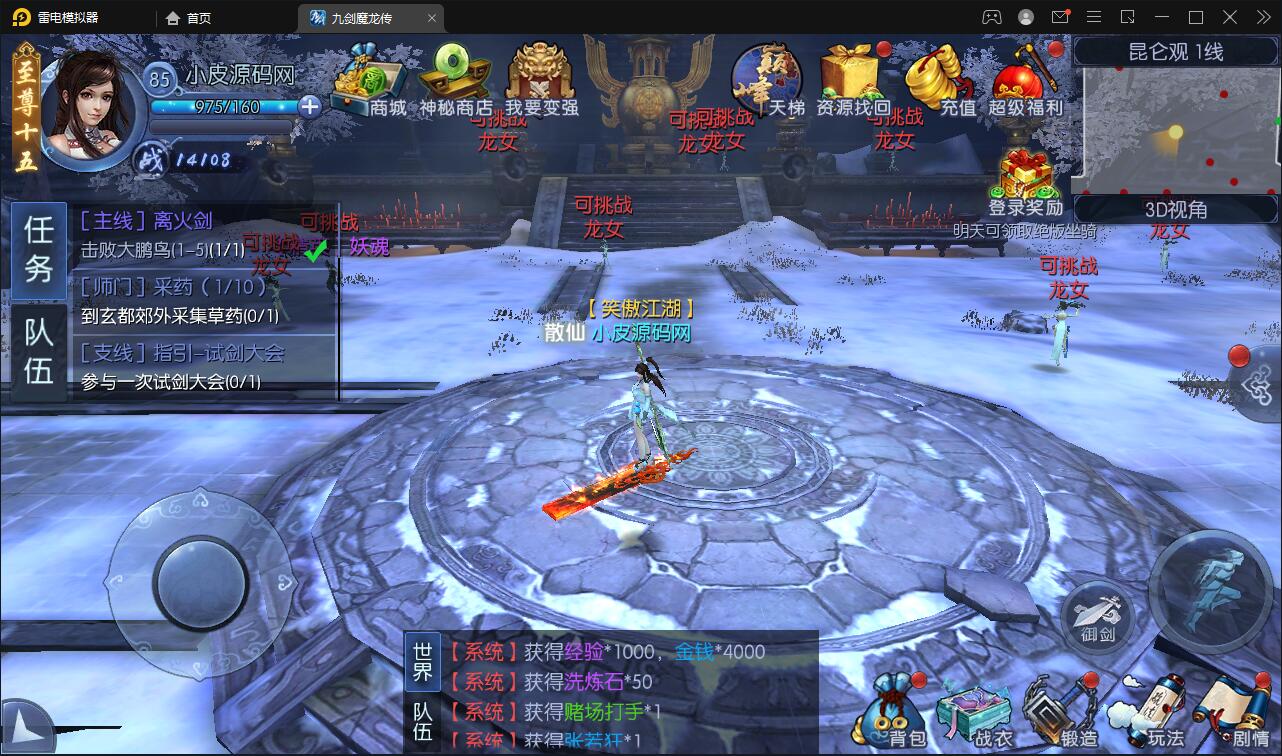Image resolution: width=1282 pixels, height=756 pixels.
Task: Claim the 登录奖励 login reward
Action: (1024, 185)
